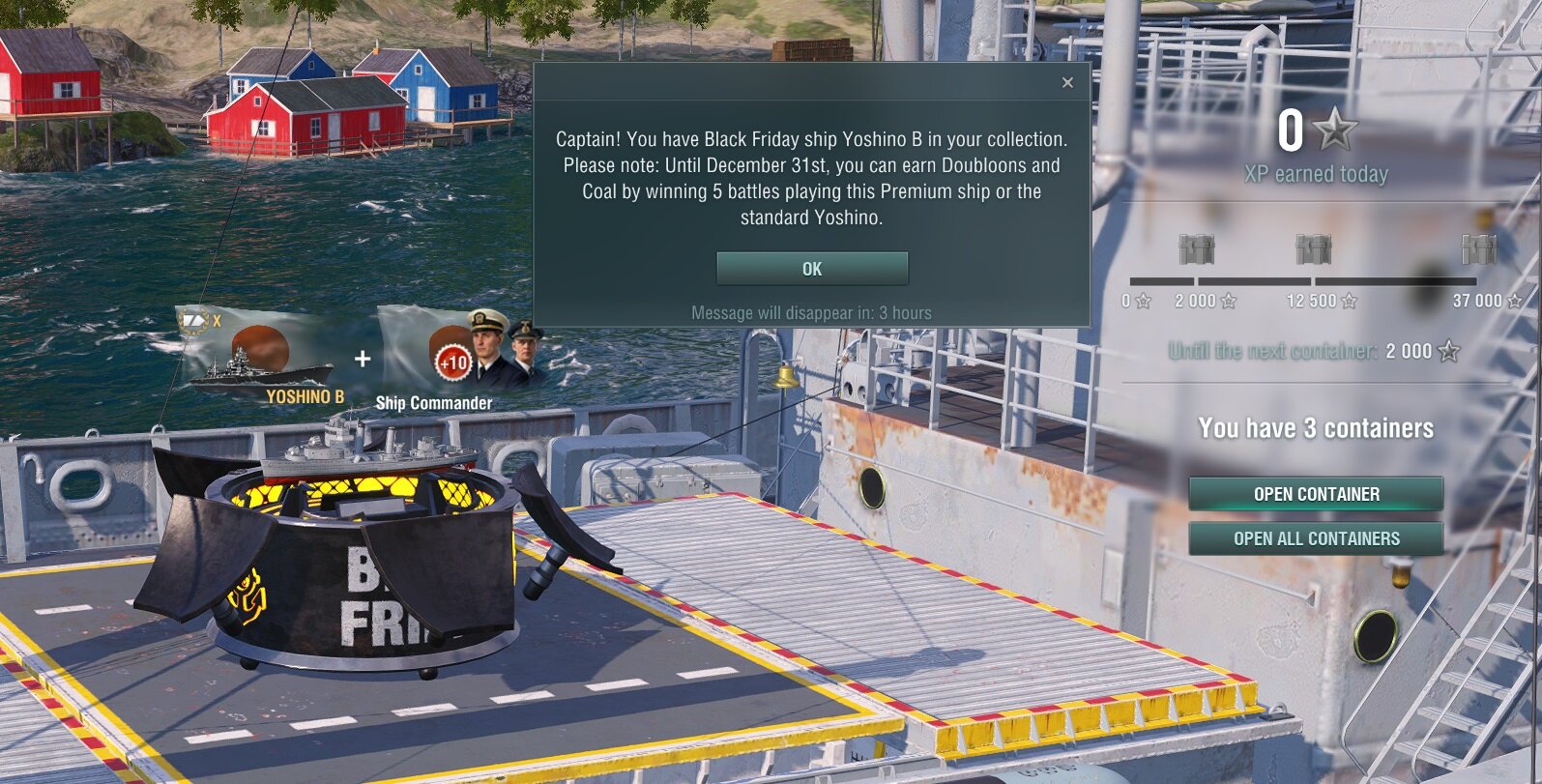This screenshot has width=1542, height=784.
Task: Click the 2 000 XP container milestone
Action: click(1197, 250)
